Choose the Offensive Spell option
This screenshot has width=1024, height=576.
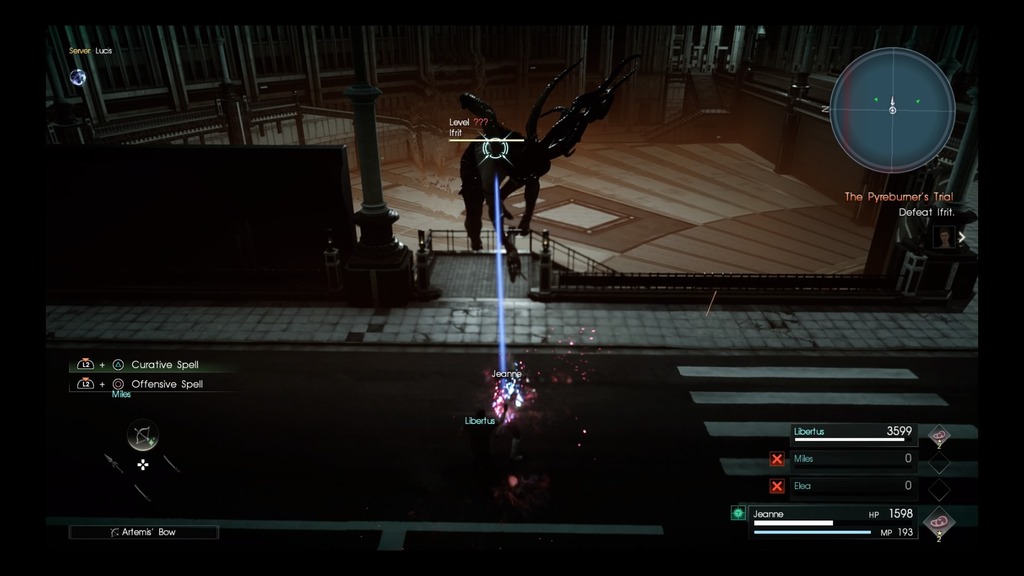[166, 384]
